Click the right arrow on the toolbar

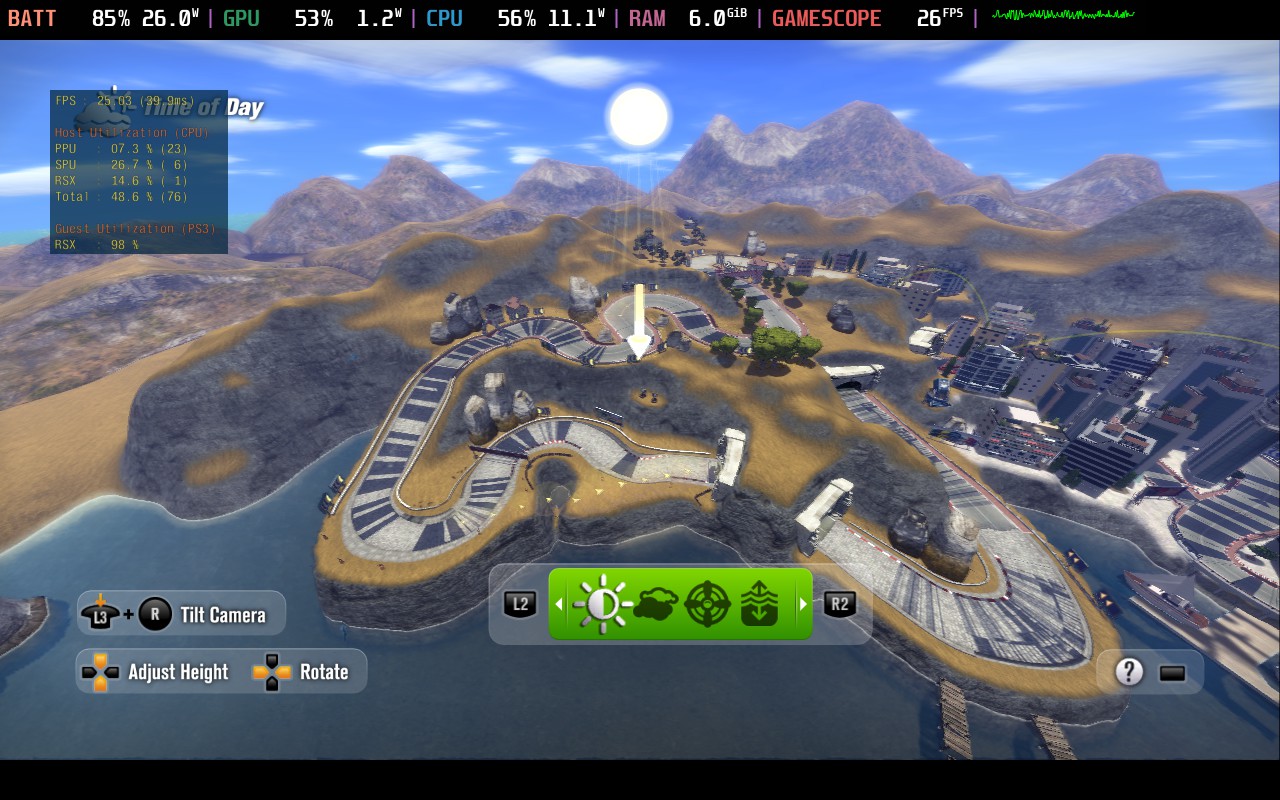point(803,603)
